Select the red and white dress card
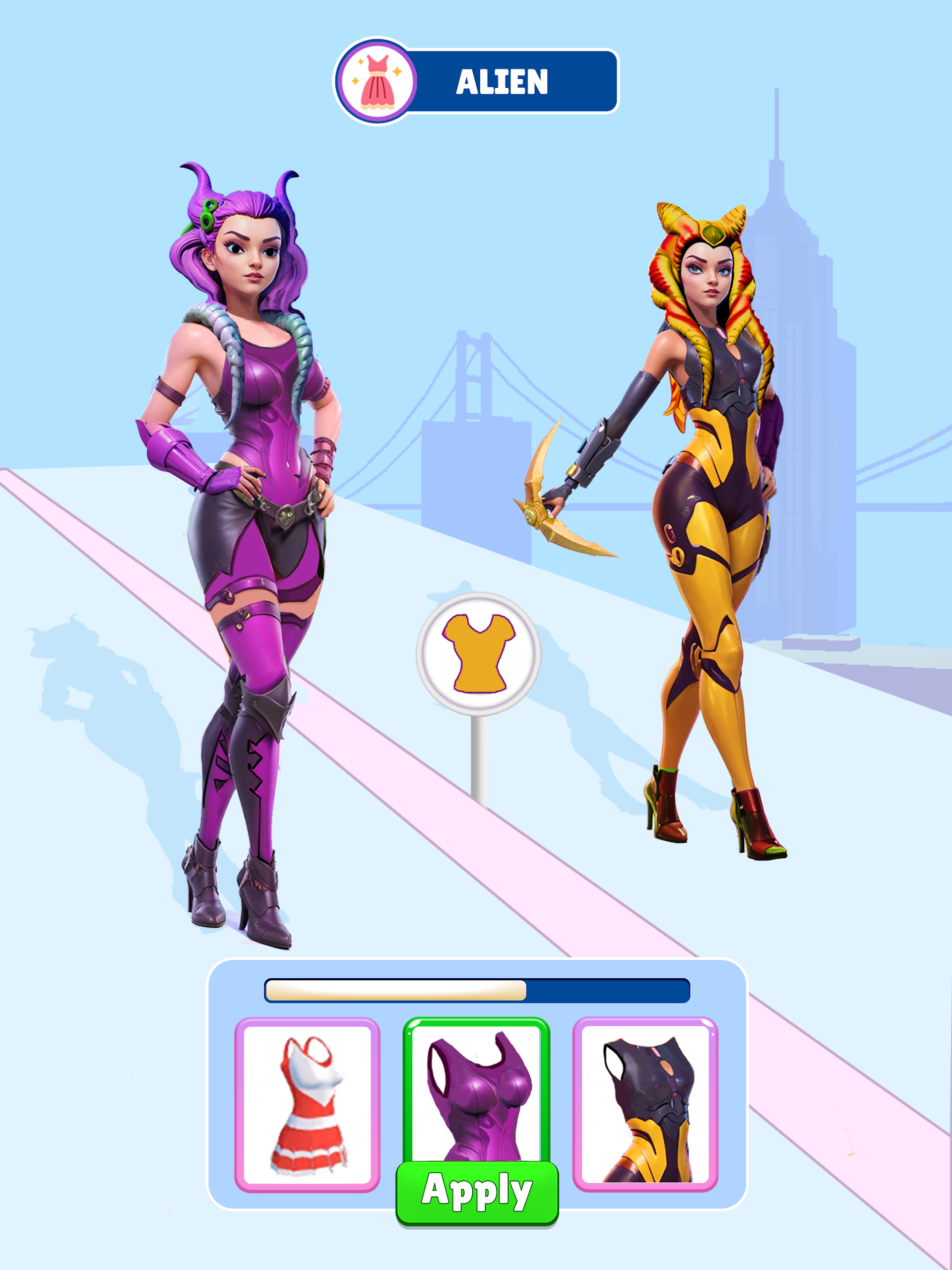 307,1103
